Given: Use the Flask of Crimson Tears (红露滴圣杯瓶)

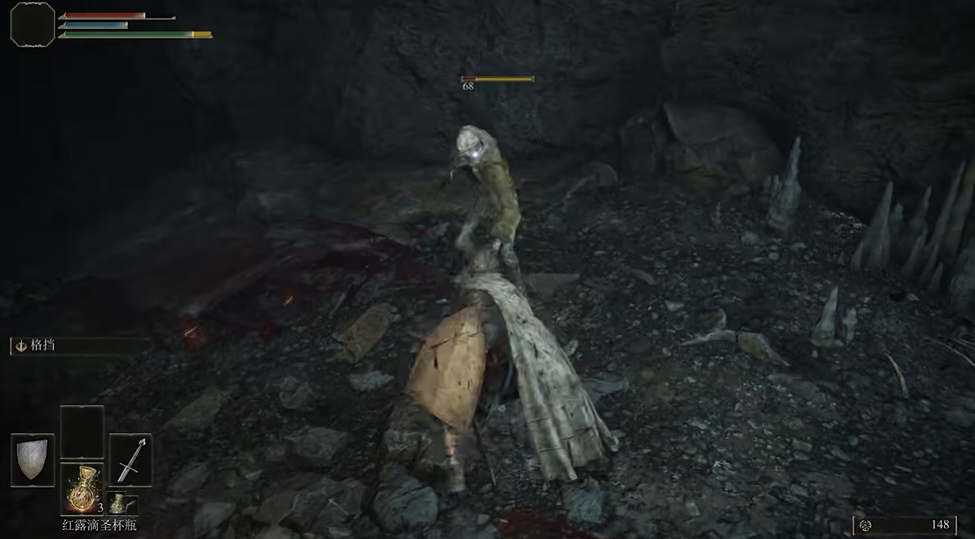Looking at the screenshot, I should click(82, 489).
